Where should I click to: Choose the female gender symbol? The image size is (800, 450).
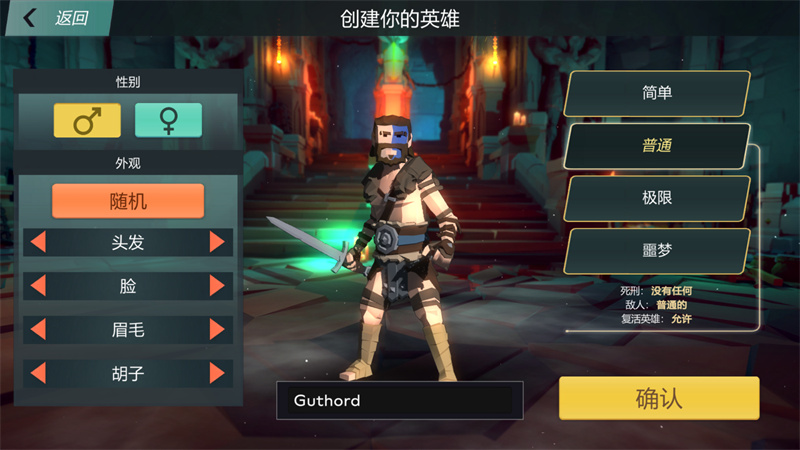point(168,120)
